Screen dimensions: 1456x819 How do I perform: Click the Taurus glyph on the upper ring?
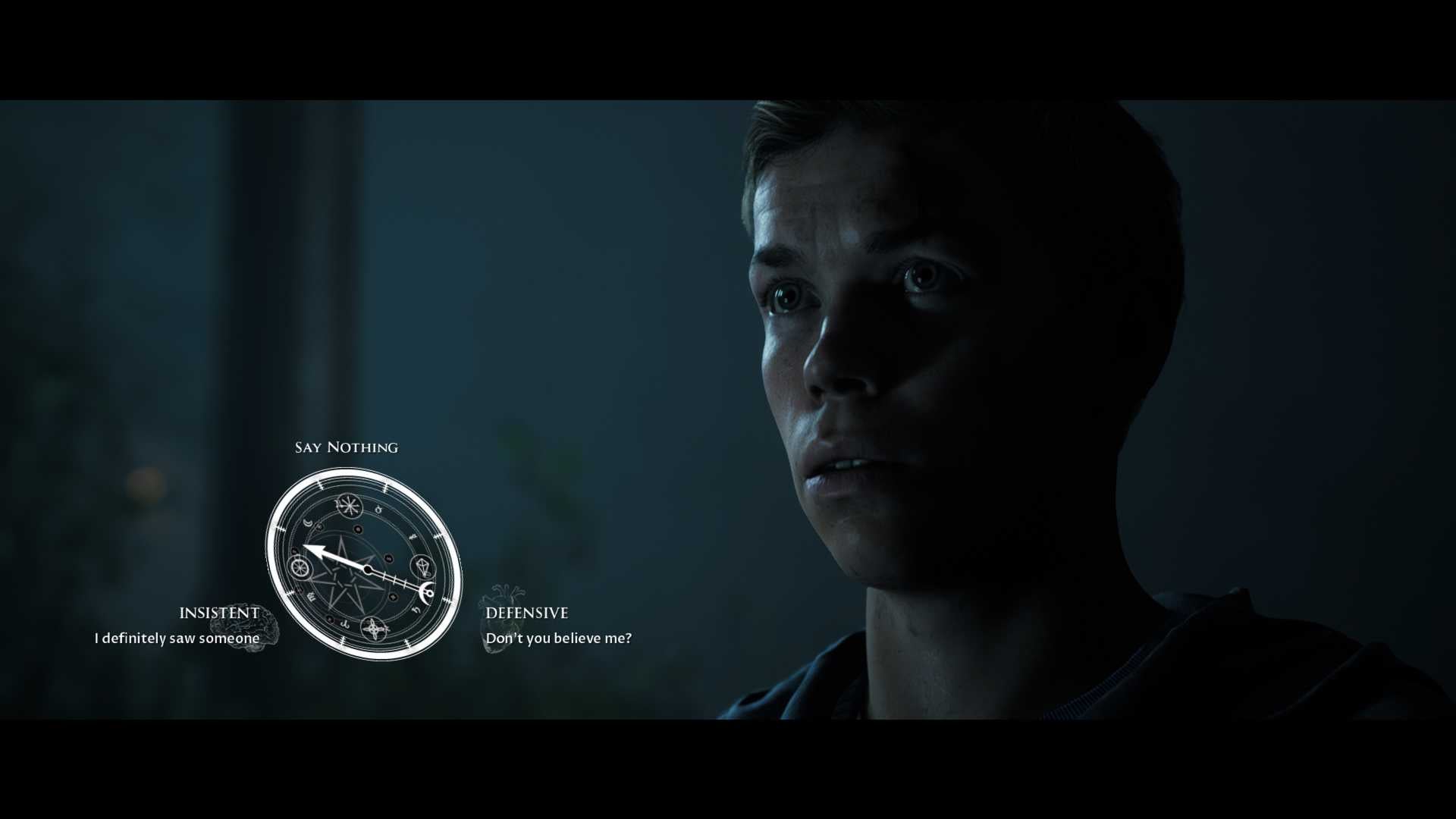[x=378, y=509]
